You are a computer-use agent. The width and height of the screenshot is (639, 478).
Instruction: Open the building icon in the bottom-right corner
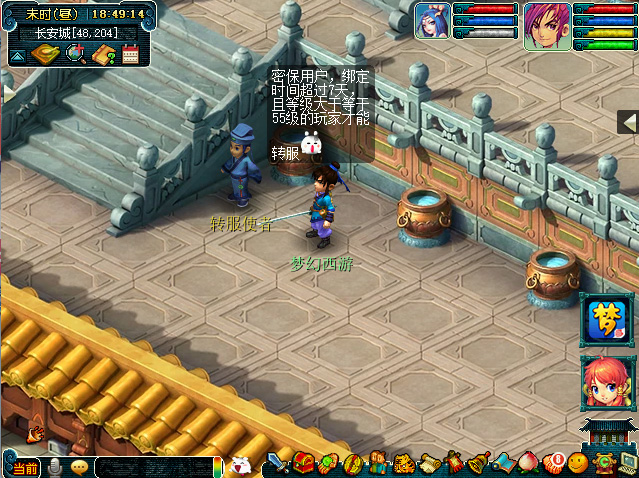click(x=609, y=437)
